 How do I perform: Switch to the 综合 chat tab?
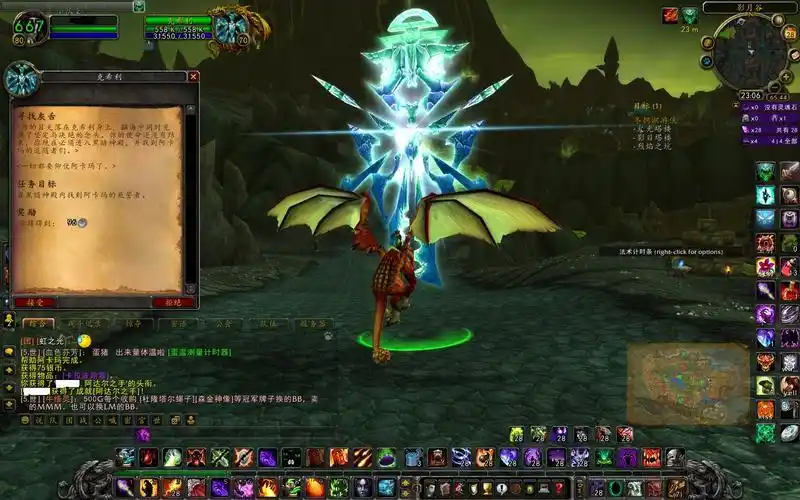click(36, 324)
